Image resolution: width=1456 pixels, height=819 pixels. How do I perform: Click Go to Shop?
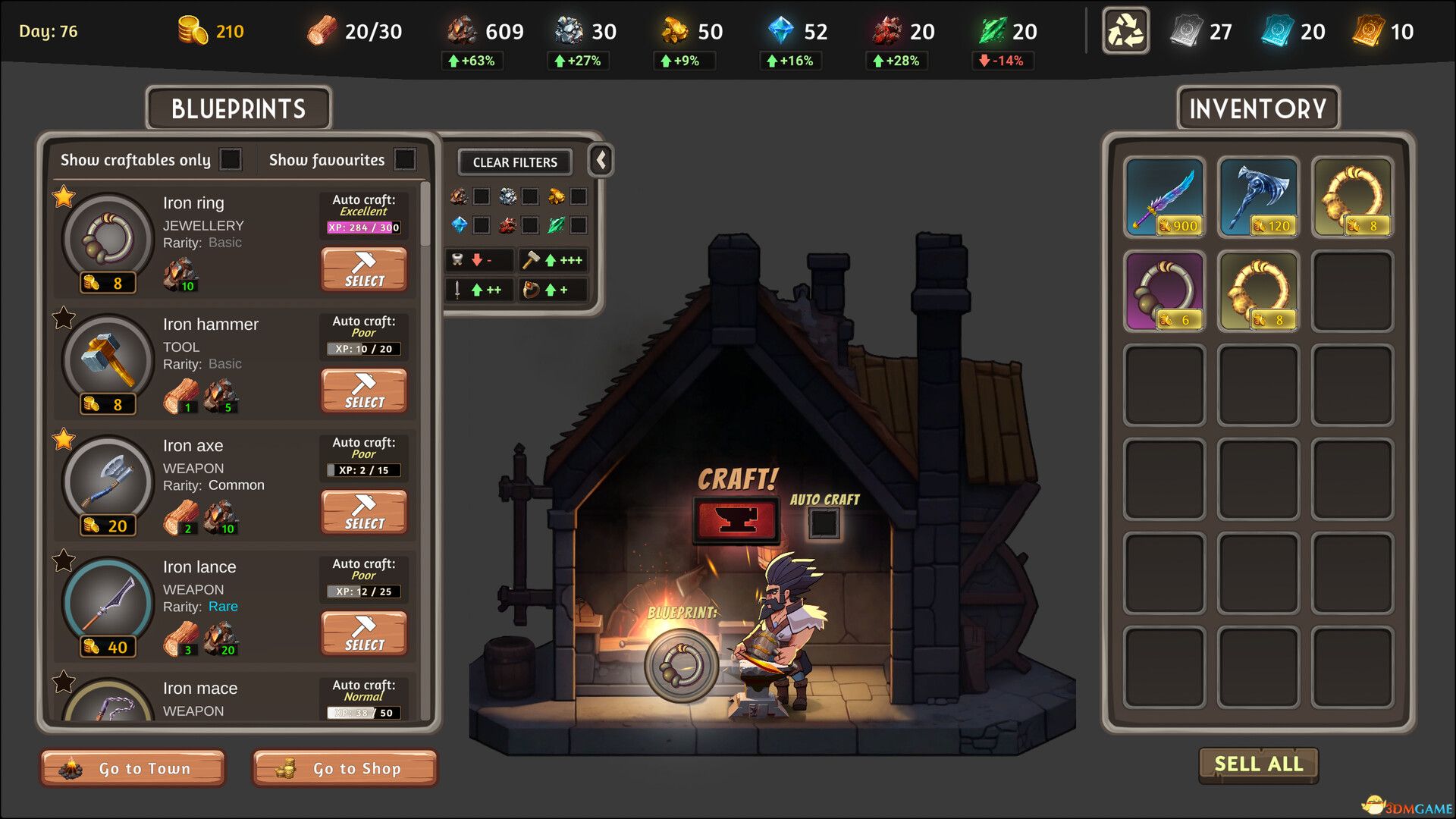pyautogui.click(x=345, y=768)
